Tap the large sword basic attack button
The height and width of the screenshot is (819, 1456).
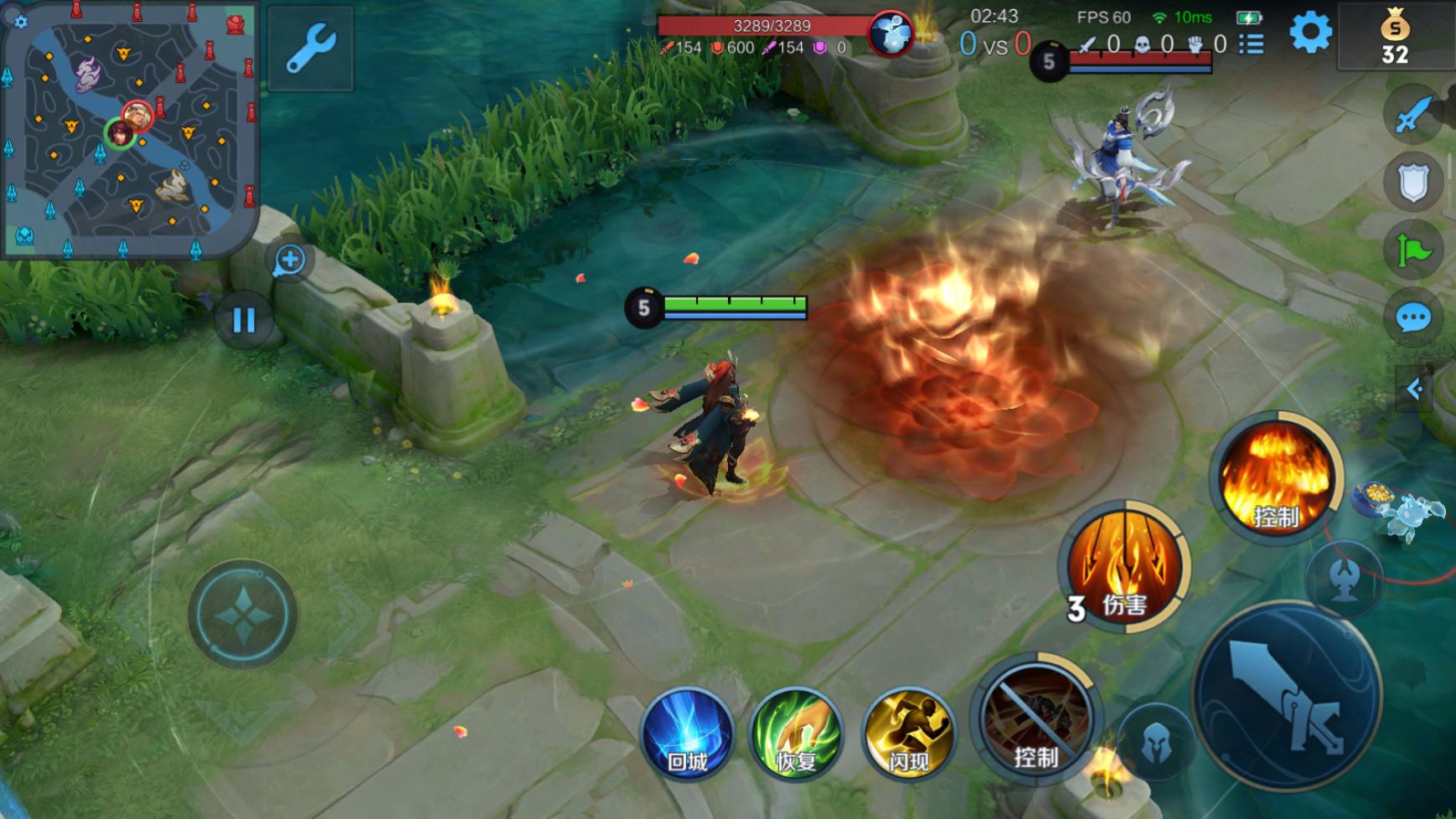click(x=1287, y=697)
